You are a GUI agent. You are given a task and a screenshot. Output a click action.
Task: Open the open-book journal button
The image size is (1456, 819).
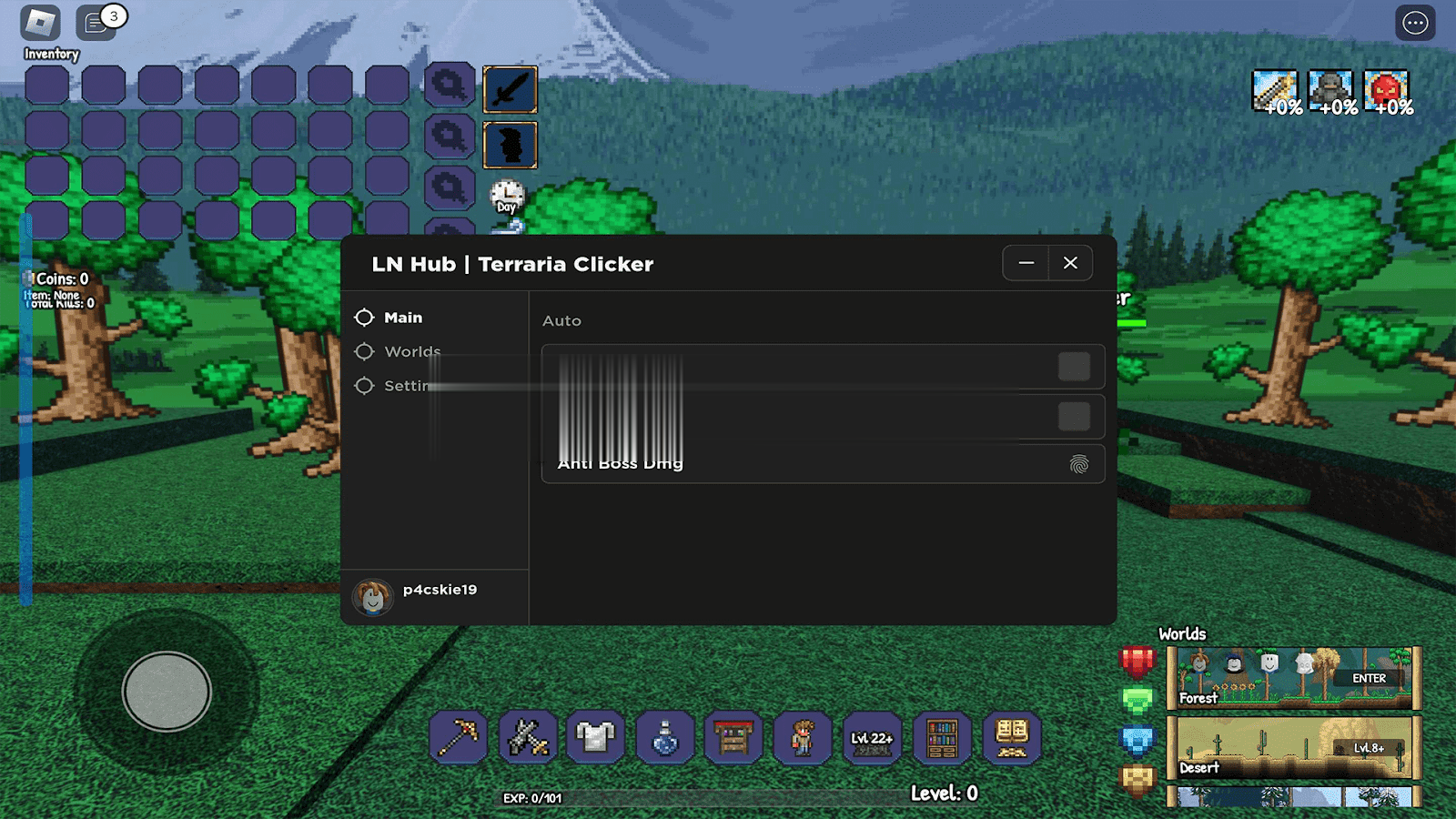[1011, 737]
